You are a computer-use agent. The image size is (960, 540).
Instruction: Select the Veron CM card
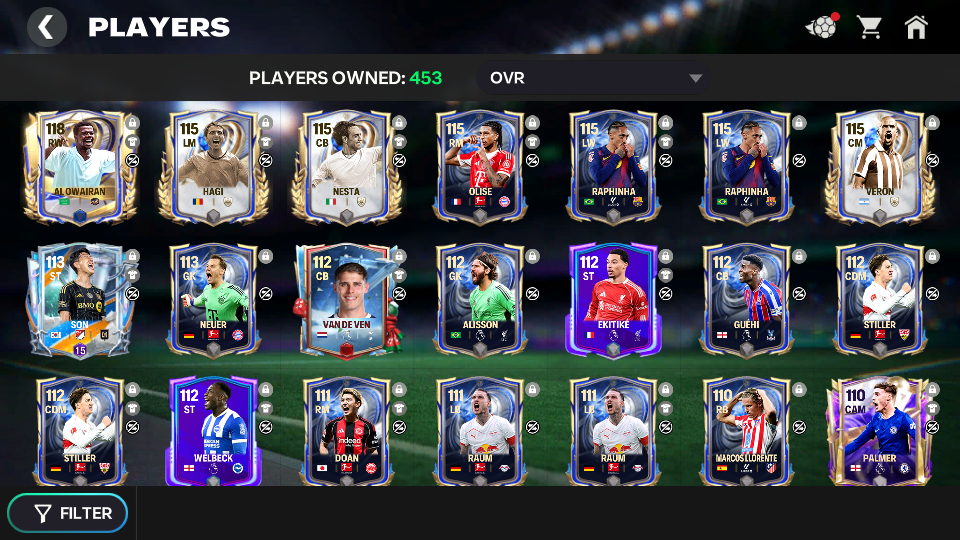[x=878, y=166]
